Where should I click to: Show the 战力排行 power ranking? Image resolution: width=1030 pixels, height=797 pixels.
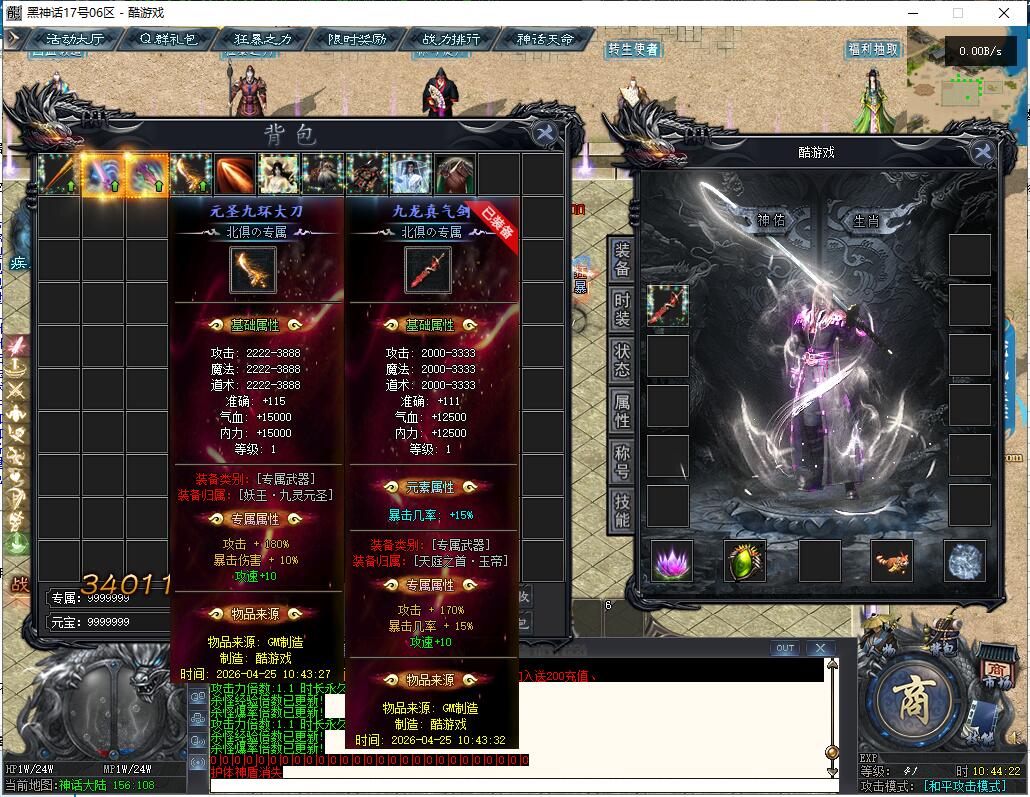450,40
